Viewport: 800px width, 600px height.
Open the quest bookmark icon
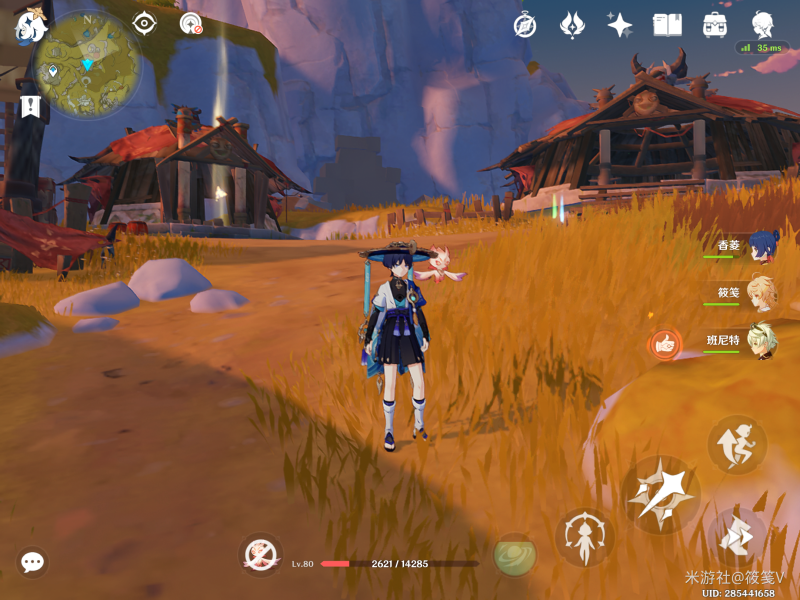coord(30,106)
